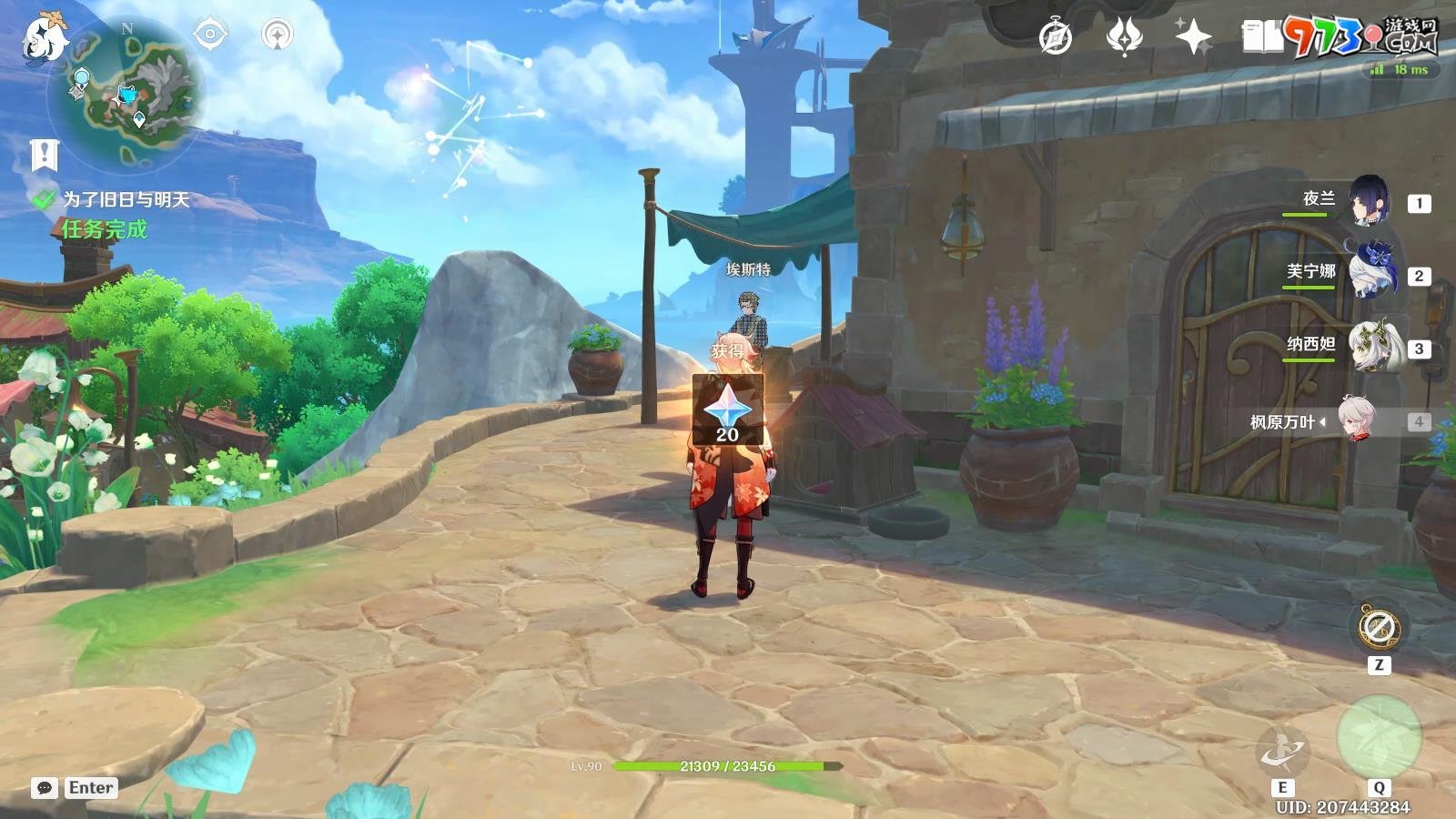Select the 为了旧日与明天 quest tracker
The image size is (1456, 819).
[x=126, y=199]
